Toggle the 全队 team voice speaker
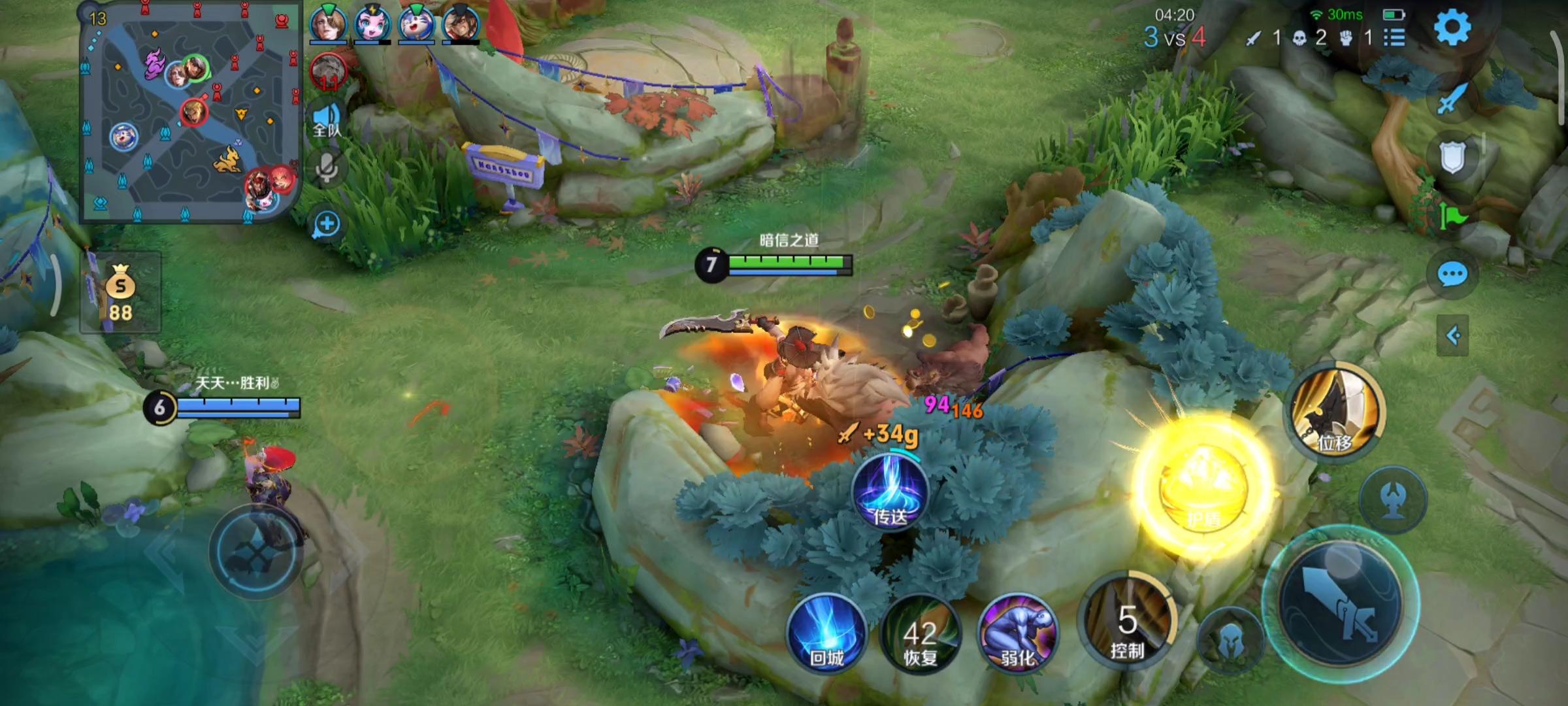 (327, 119)
